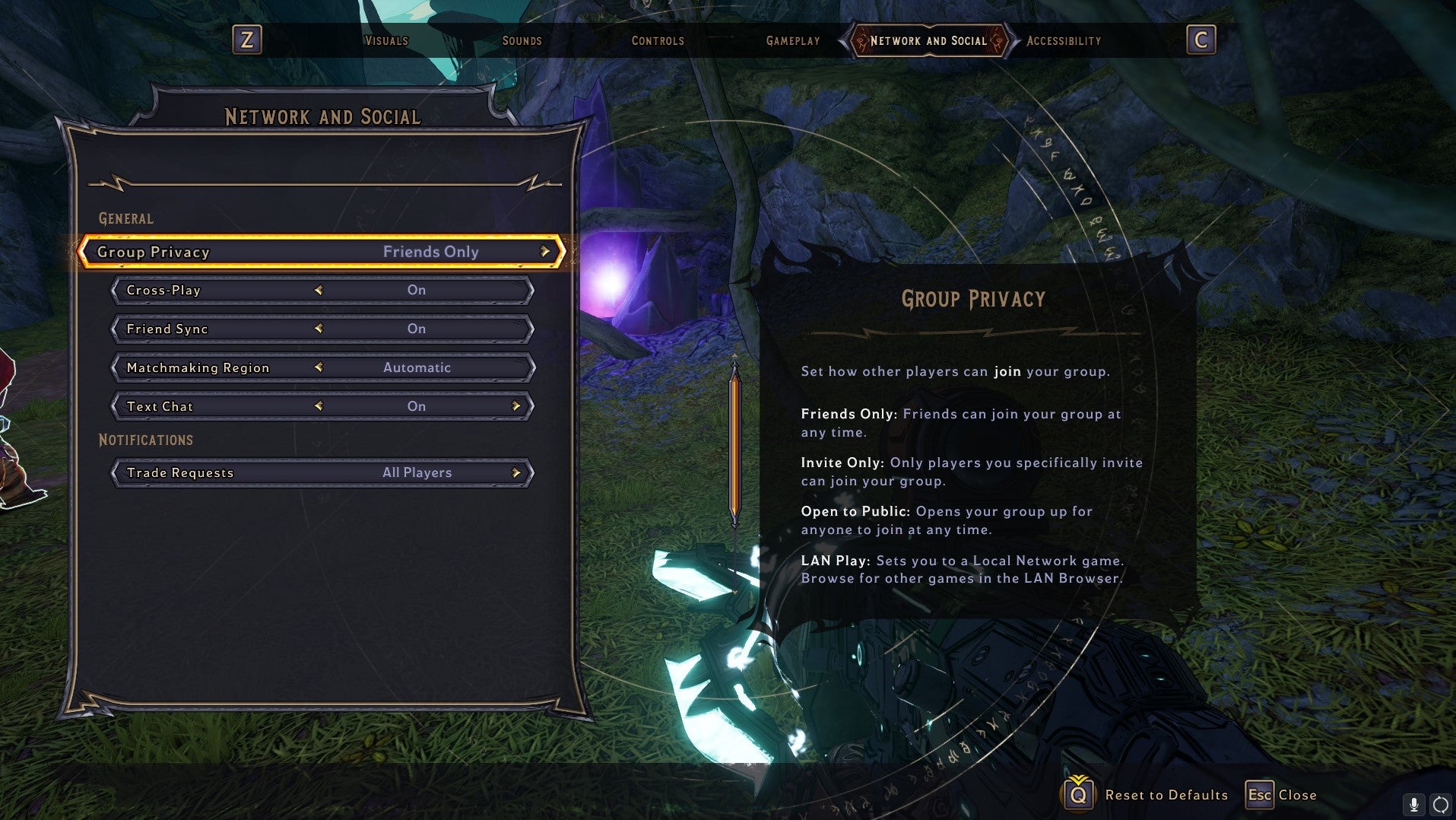
Task: Click the Z shoulder button icon
Action: (x=247, y=40)
